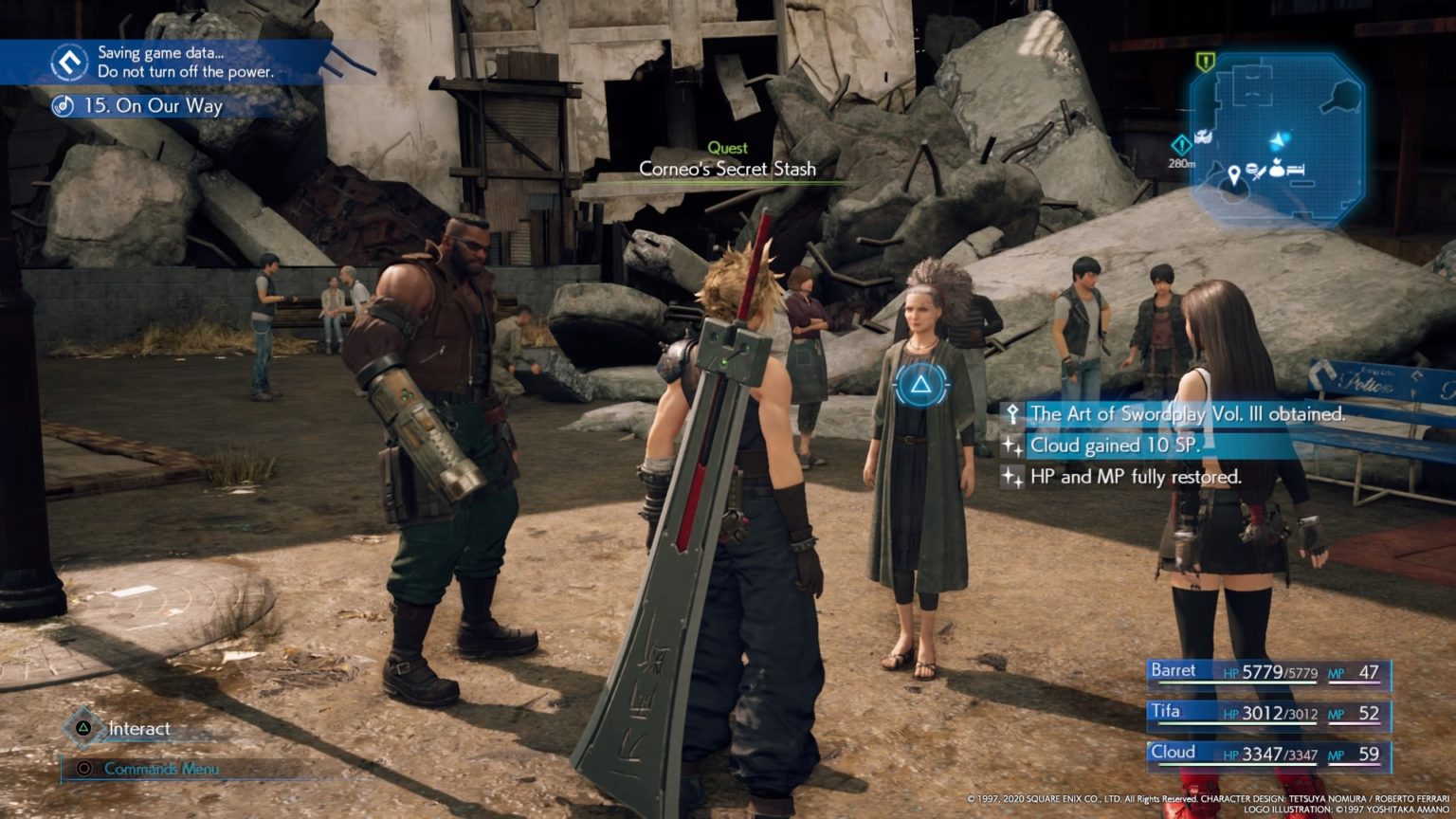Click the green exclamation quest marker above the minimap
The height and width of the screenshot is (819, 1456).
tap(1205, 62)
